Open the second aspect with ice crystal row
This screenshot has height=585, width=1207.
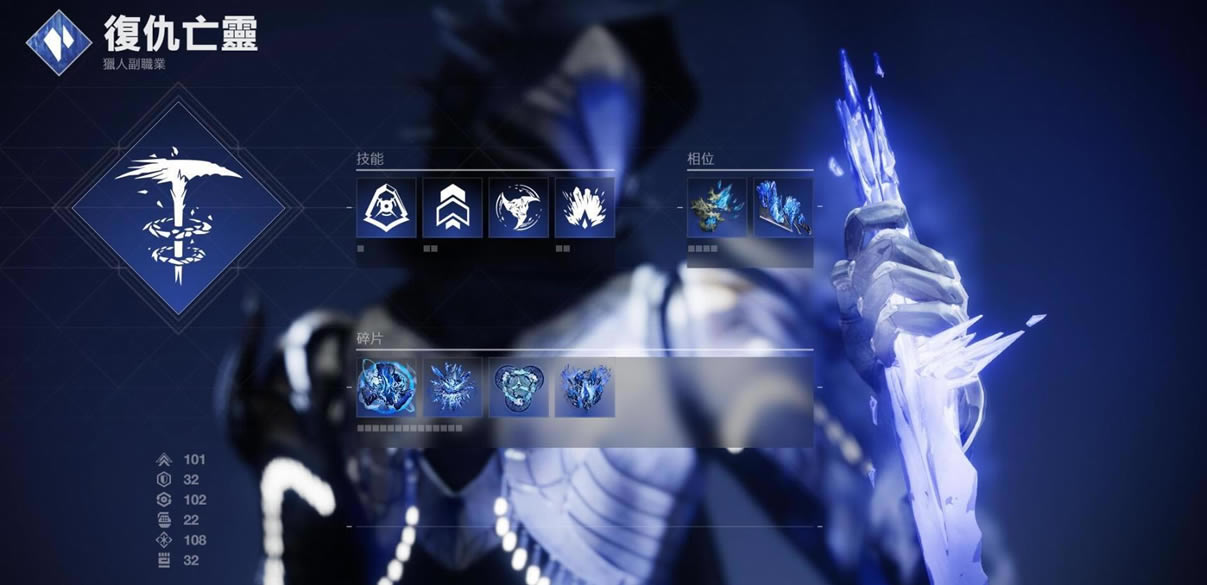pos(782,208)
